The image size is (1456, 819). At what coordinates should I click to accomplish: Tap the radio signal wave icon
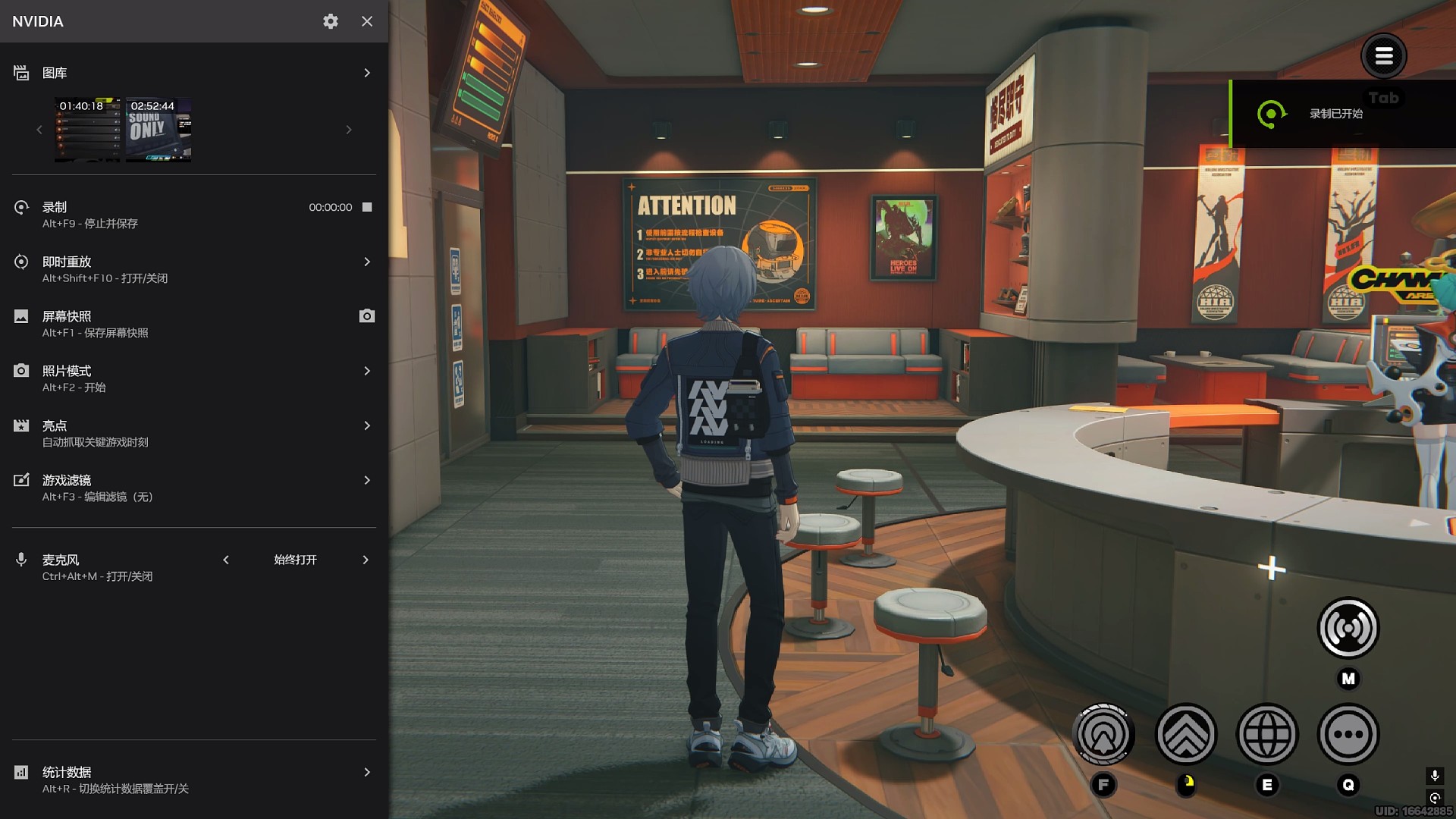[1348, 628]
